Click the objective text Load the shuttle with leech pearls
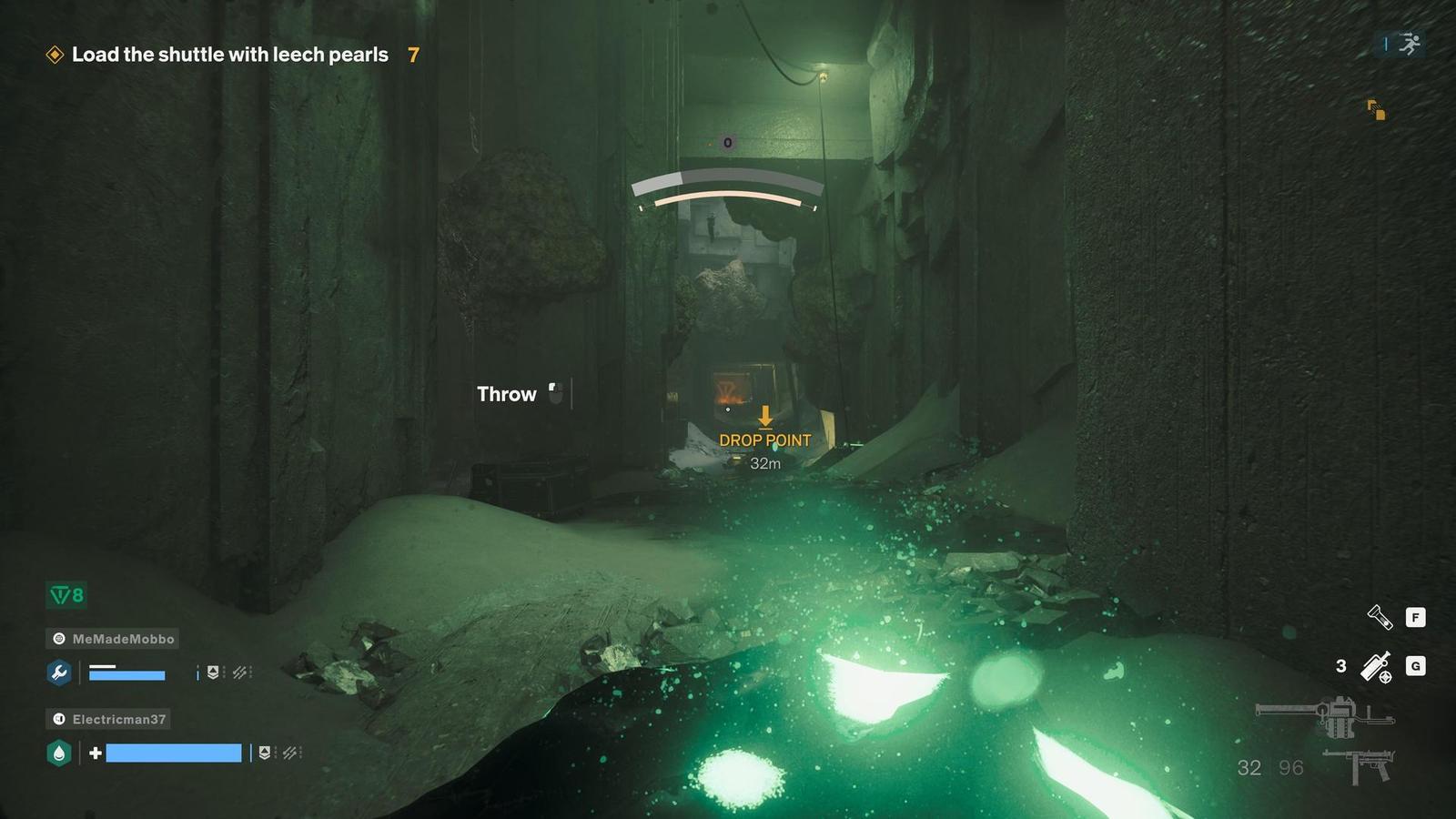 [x=227, y=55]
